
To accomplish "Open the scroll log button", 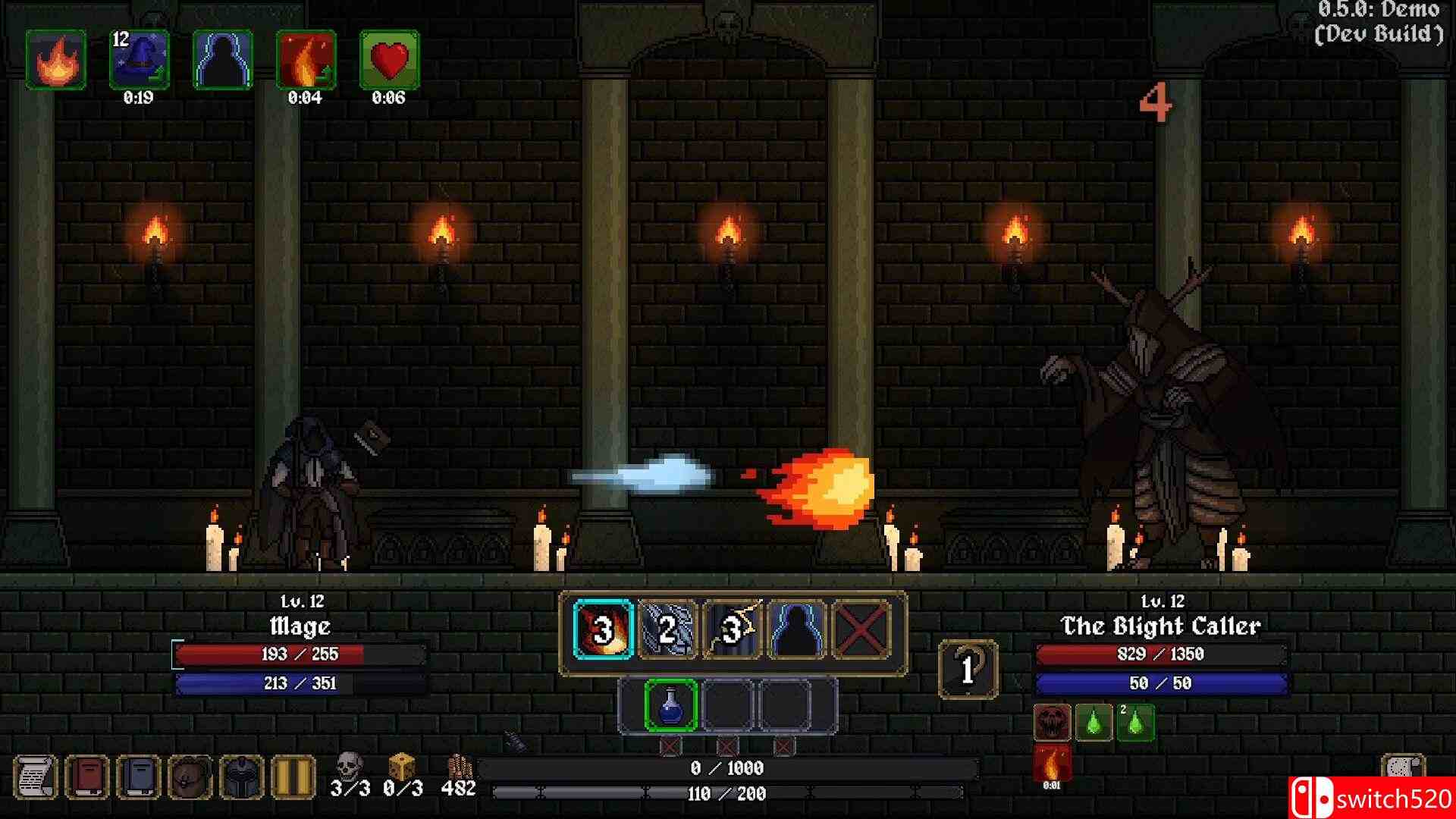I will coord(35,777).
